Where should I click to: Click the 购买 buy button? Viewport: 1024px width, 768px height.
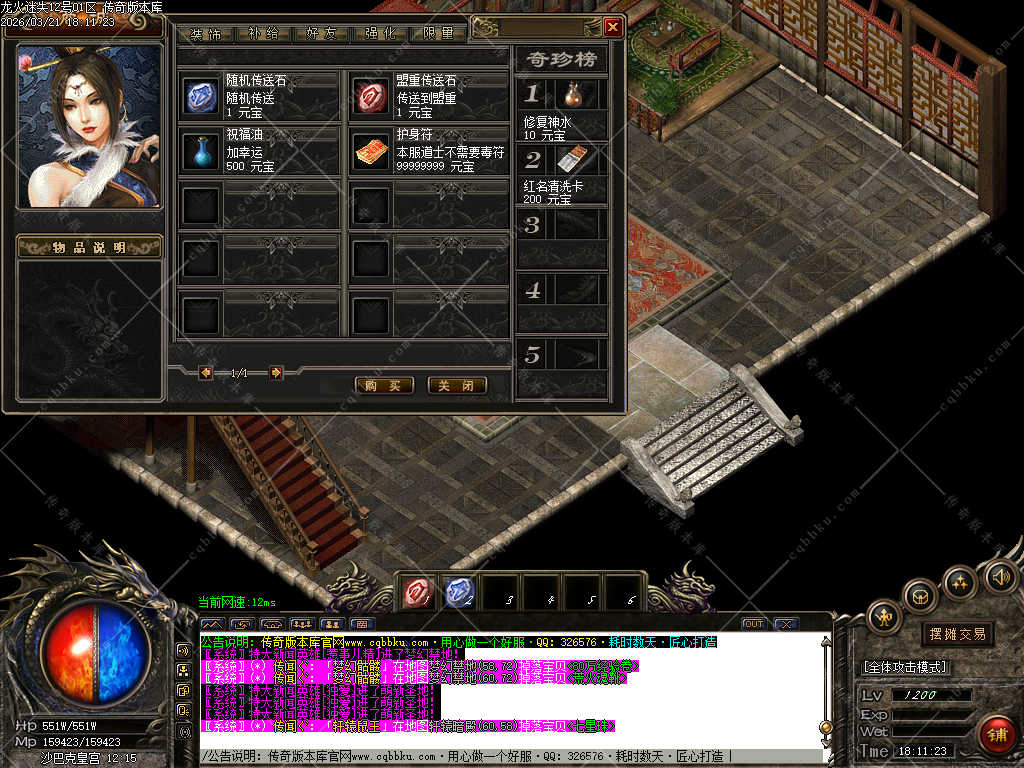(x=384, y=385)
